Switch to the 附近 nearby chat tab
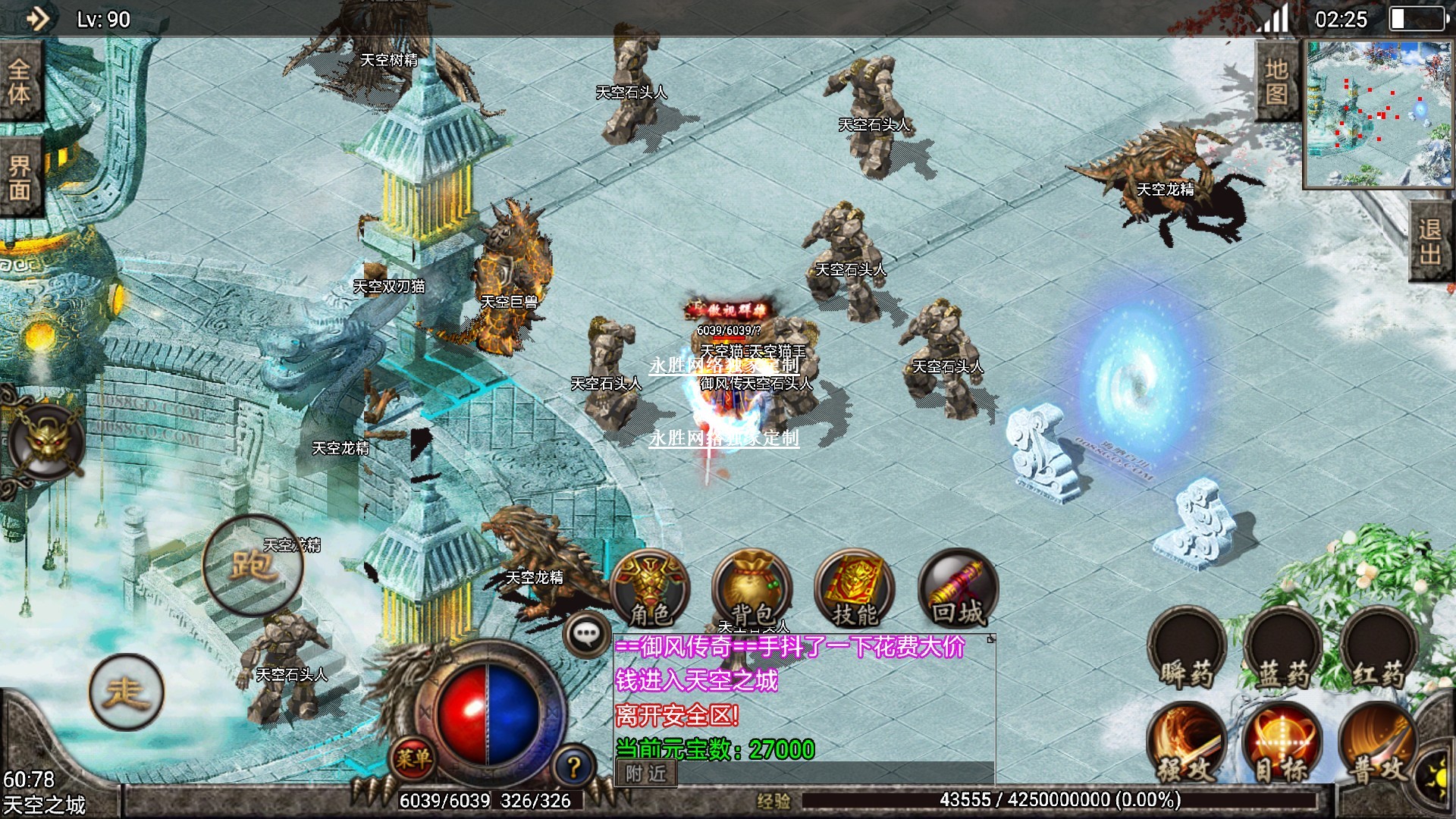The width and height of the screenshot is (1456, 819). point(646,773)
